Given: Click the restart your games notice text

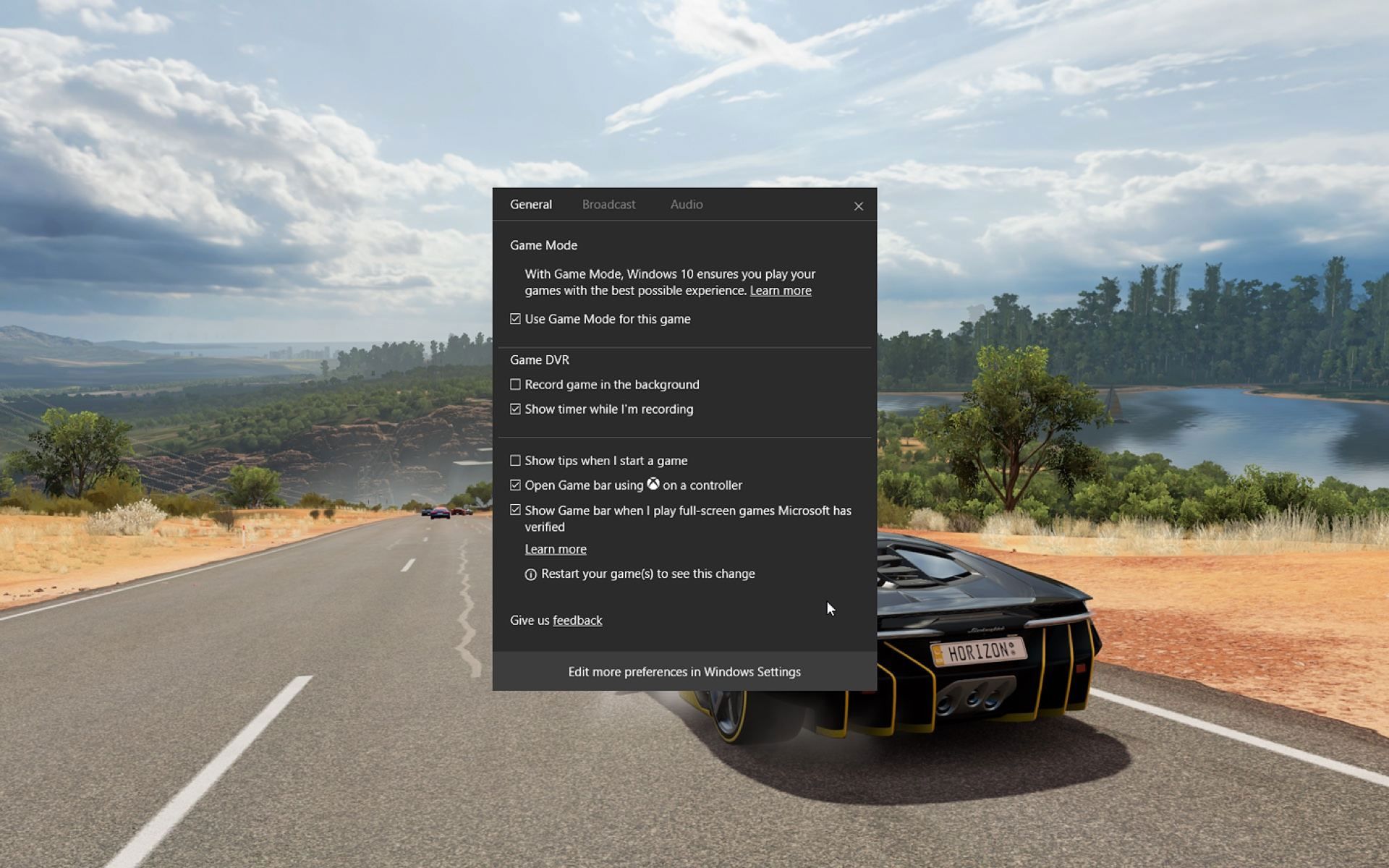Looking at the screenshot, I should 649,574.
